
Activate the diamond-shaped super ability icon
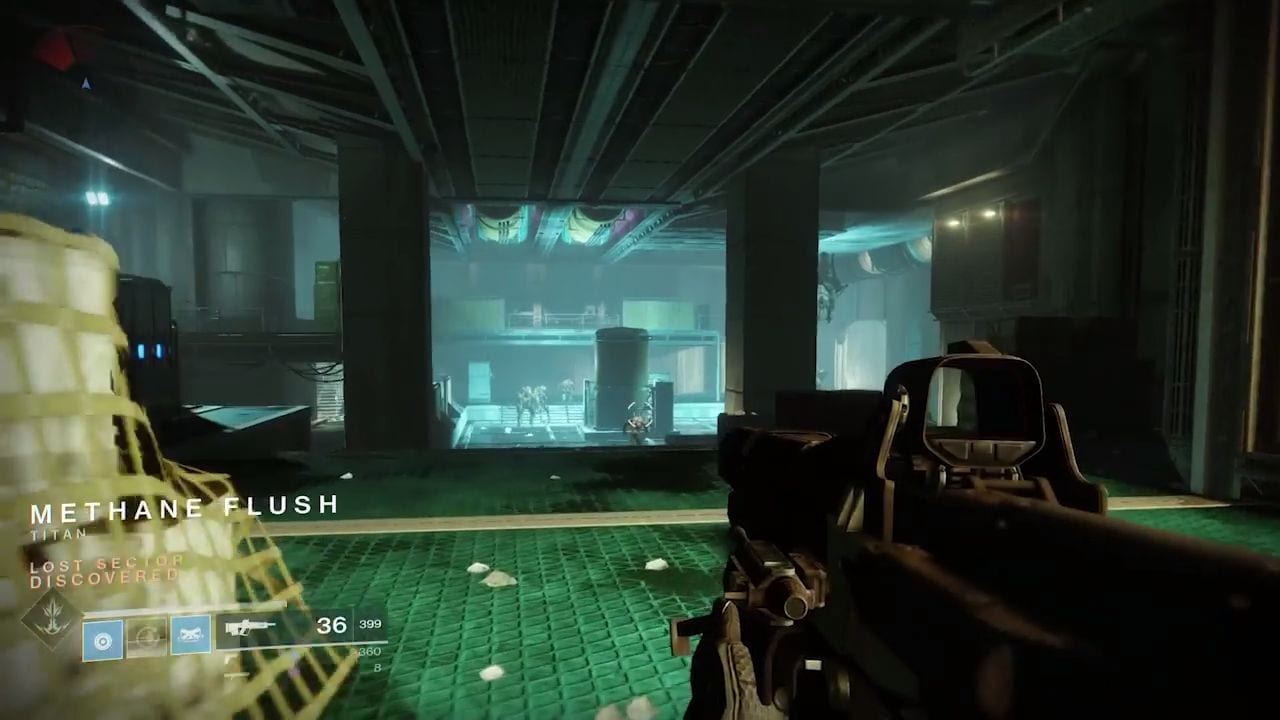click(x=52, y=619)
